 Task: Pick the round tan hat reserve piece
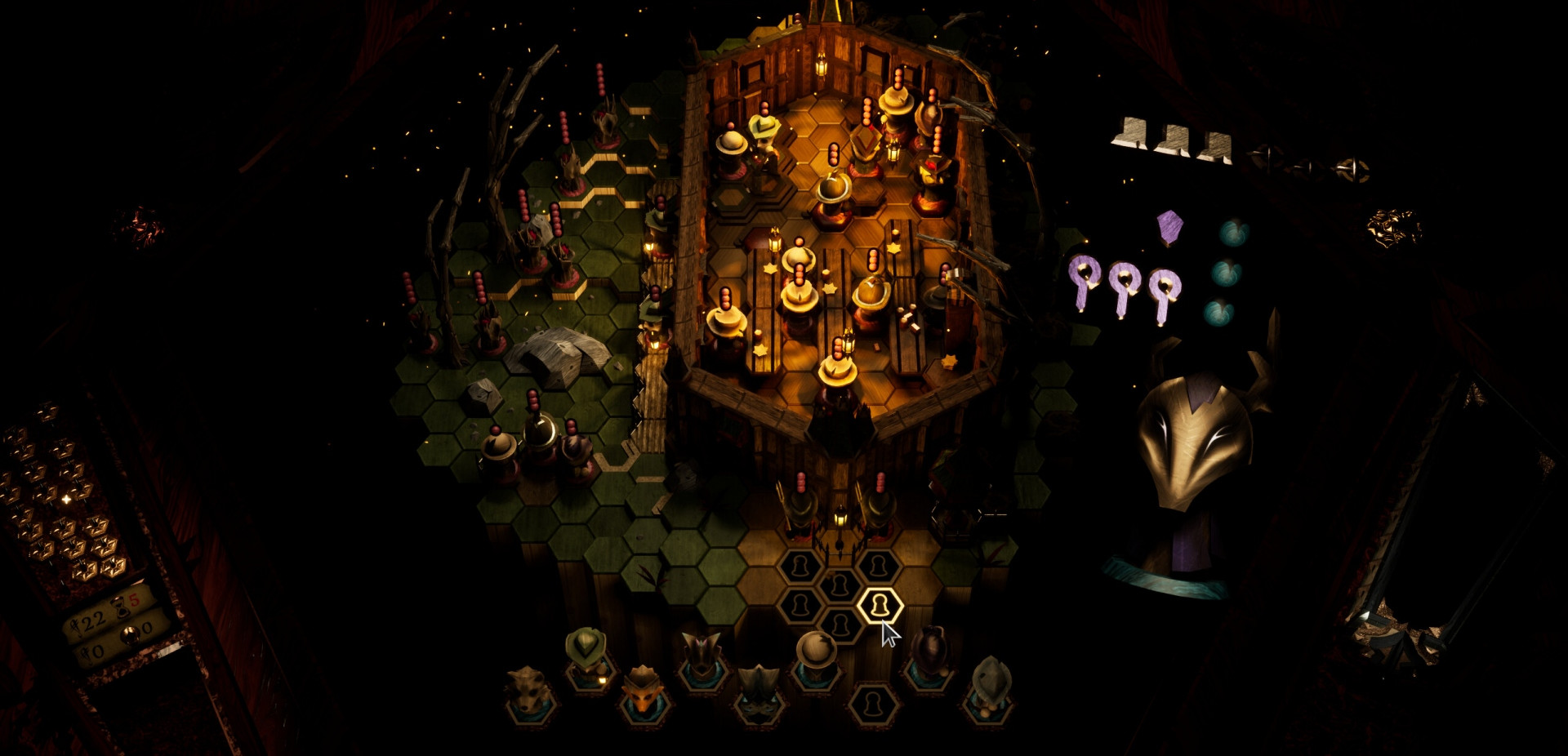816,656
